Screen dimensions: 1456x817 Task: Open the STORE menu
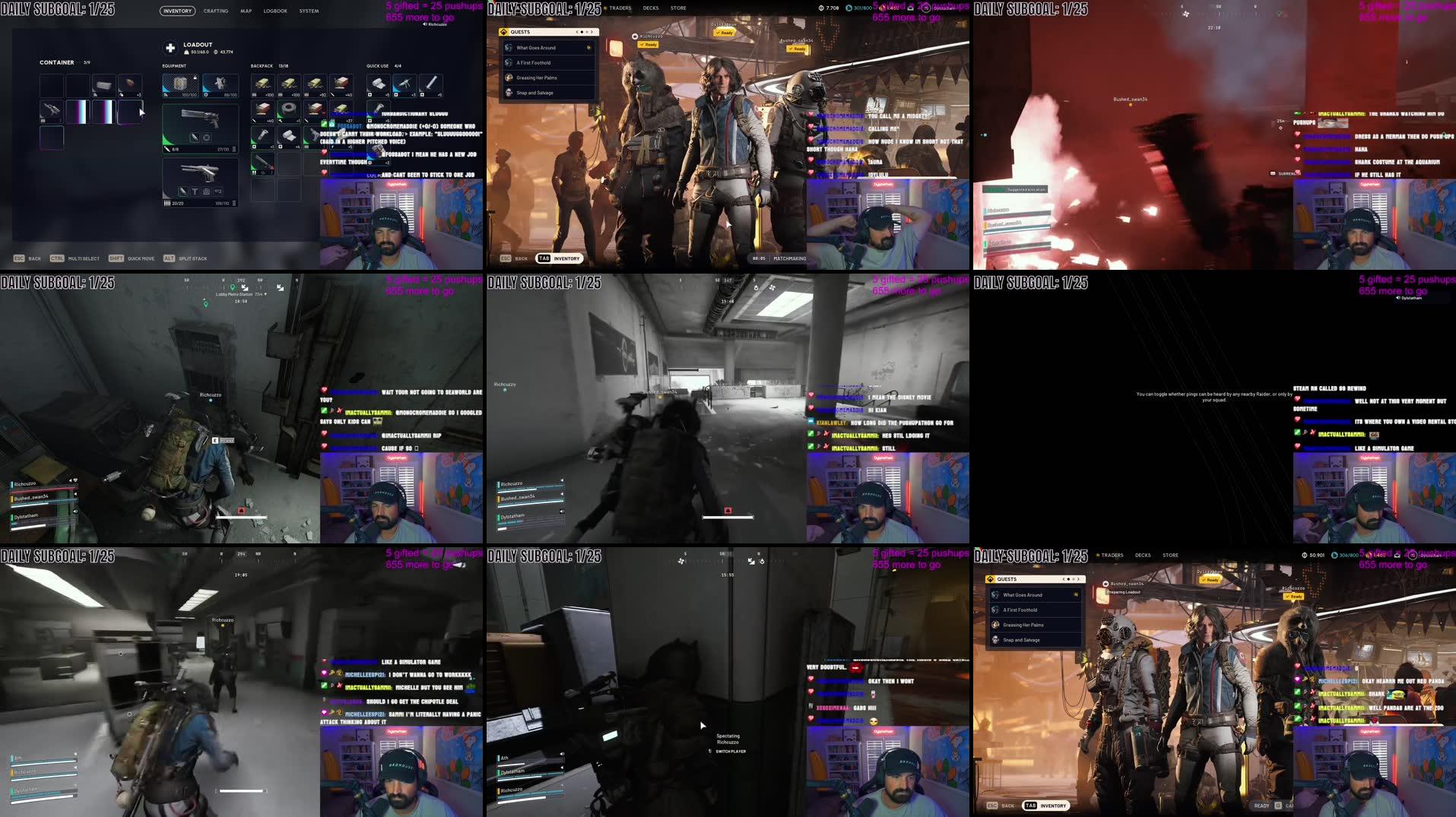coord(677,8)
